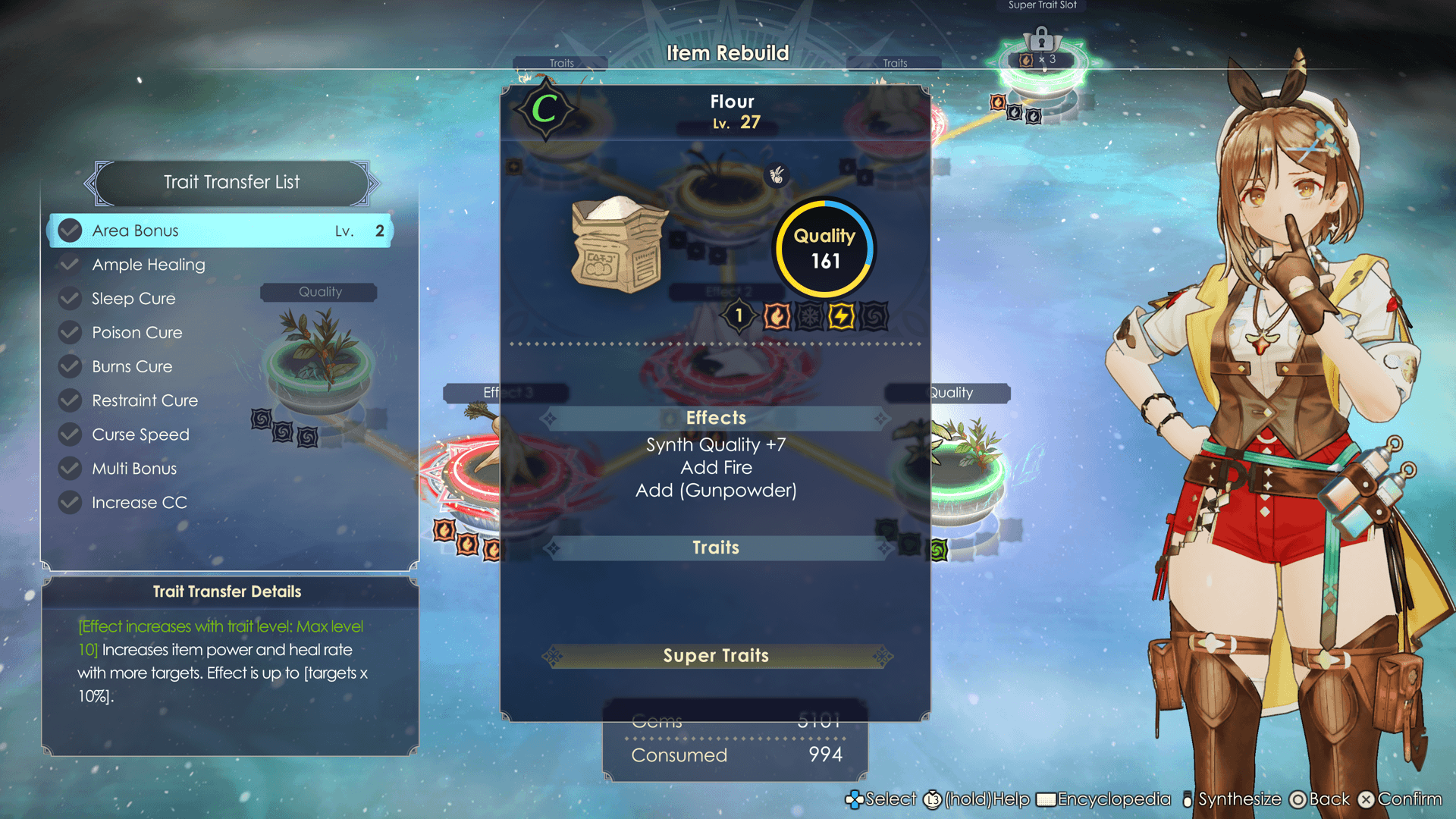Select the Poison Cure trait
The height and width of the screenshot is (819, 1456).
click(137, 333)
